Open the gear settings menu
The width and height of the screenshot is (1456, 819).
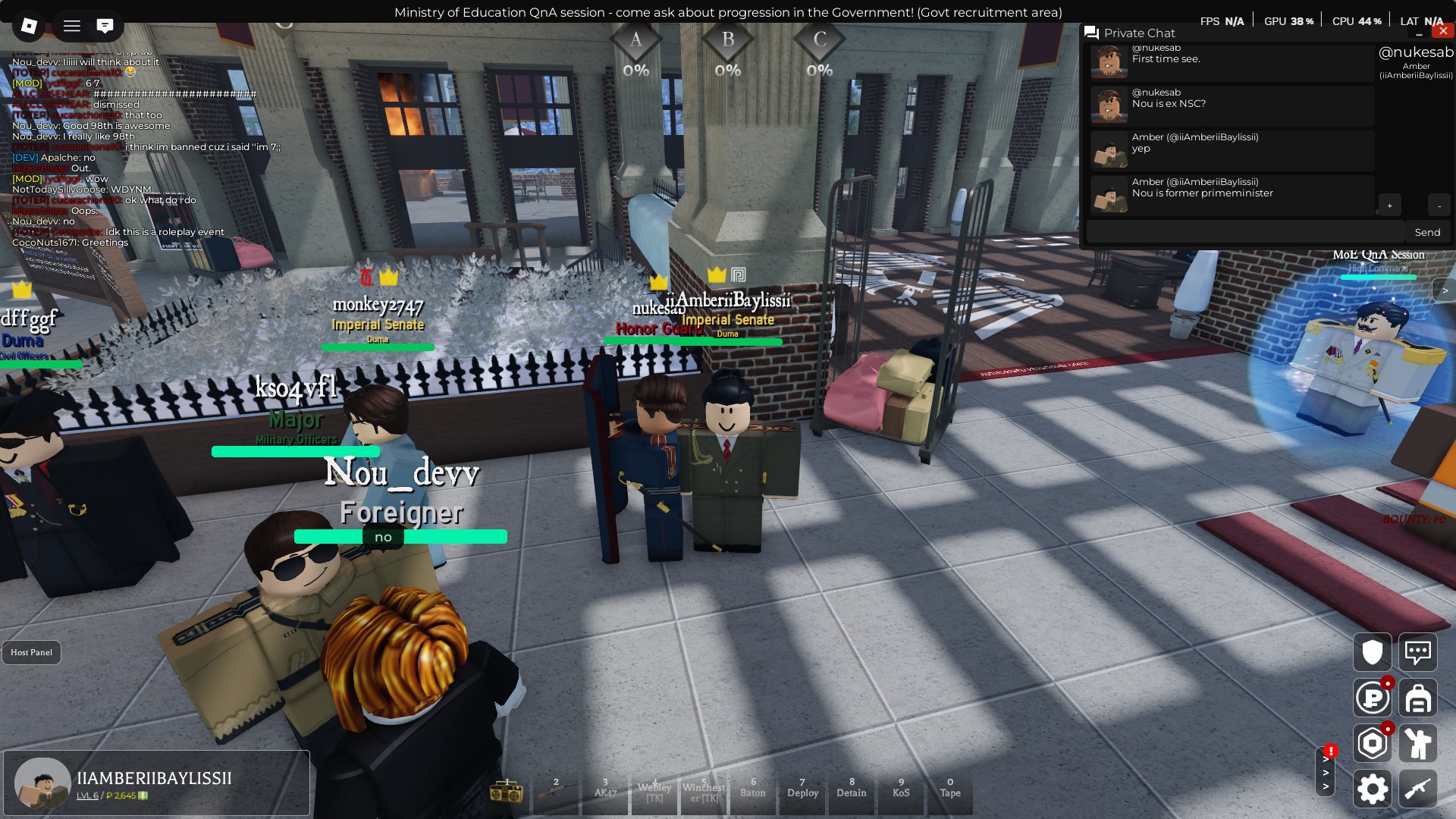[x=1372, y=789]
